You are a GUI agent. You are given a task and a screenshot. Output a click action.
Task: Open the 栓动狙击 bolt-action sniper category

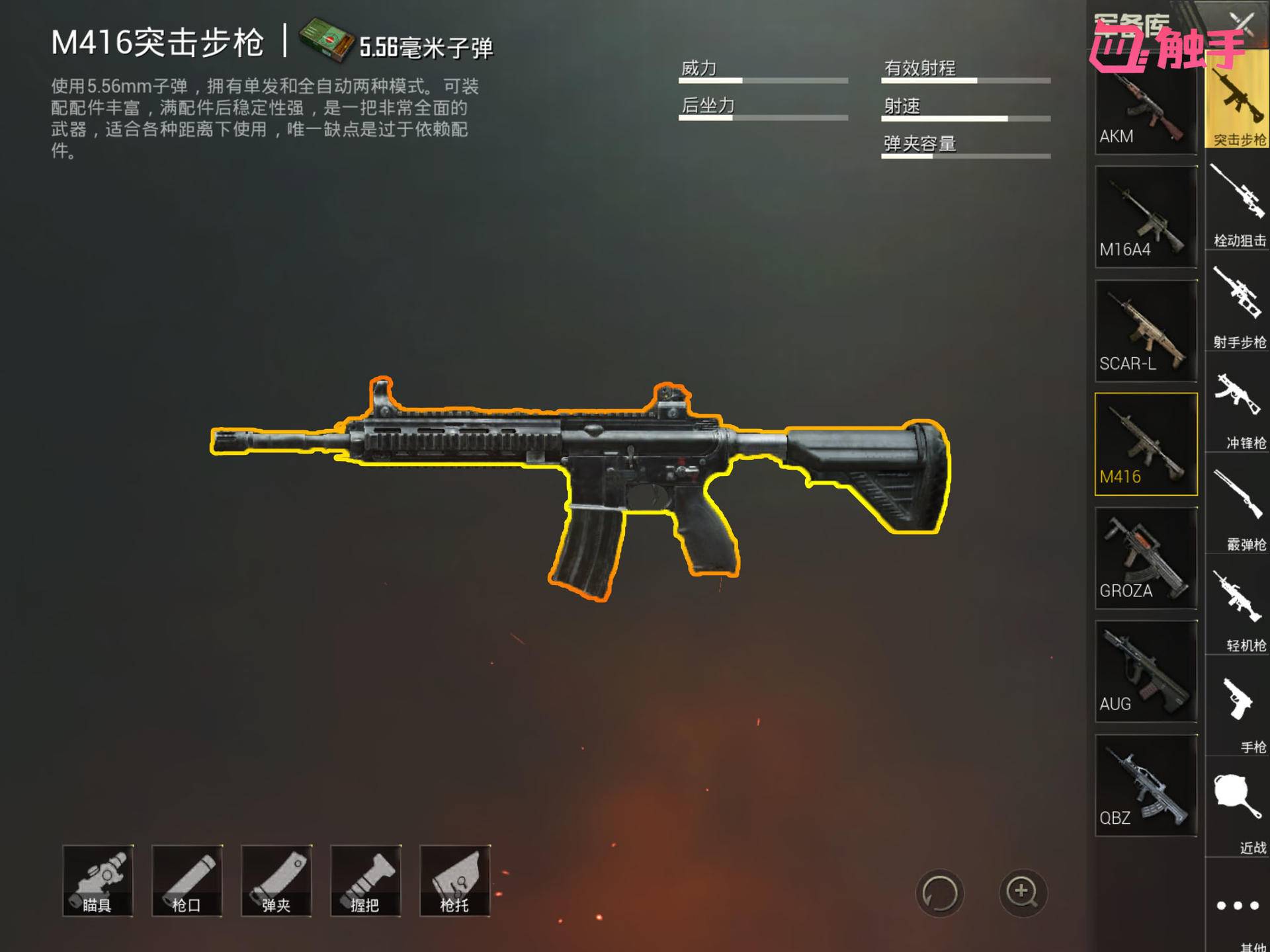click(1236, 198)
